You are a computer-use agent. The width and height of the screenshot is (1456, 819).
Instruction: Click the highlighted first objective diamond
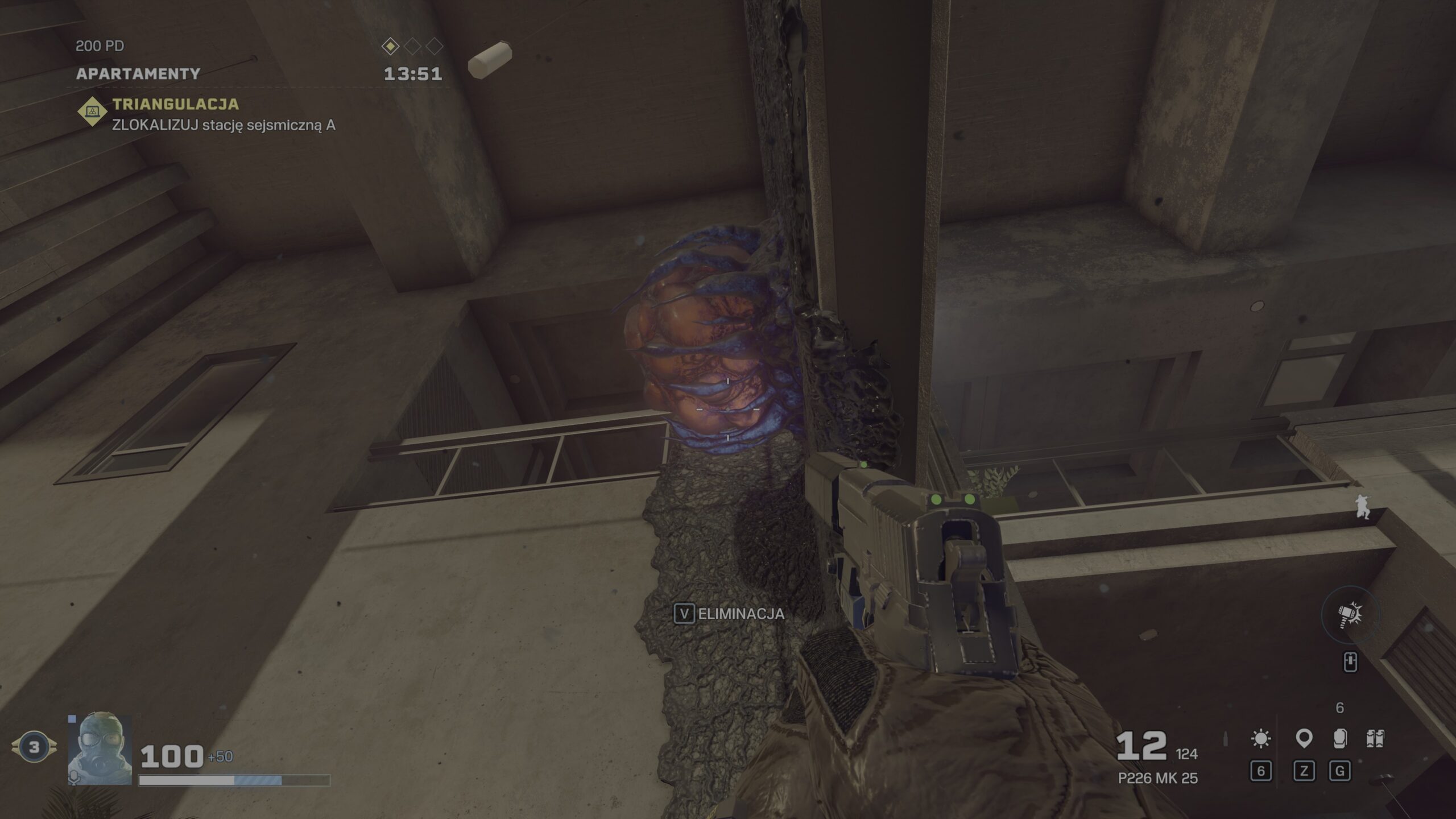pyautogui.click(x=391, y=46)
